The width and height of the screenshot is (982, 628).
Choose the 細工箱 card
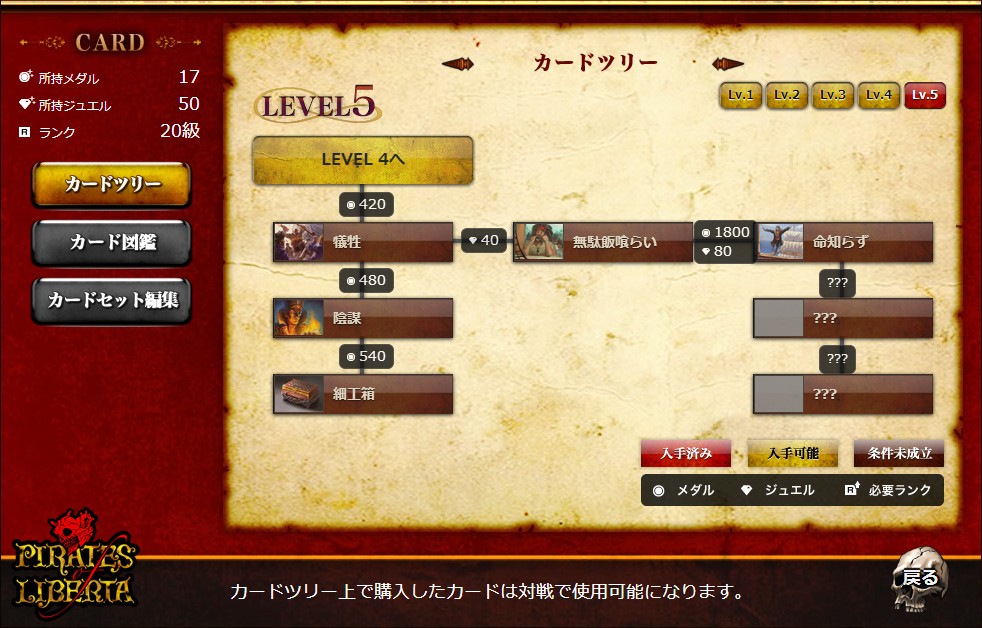[363, 394]
